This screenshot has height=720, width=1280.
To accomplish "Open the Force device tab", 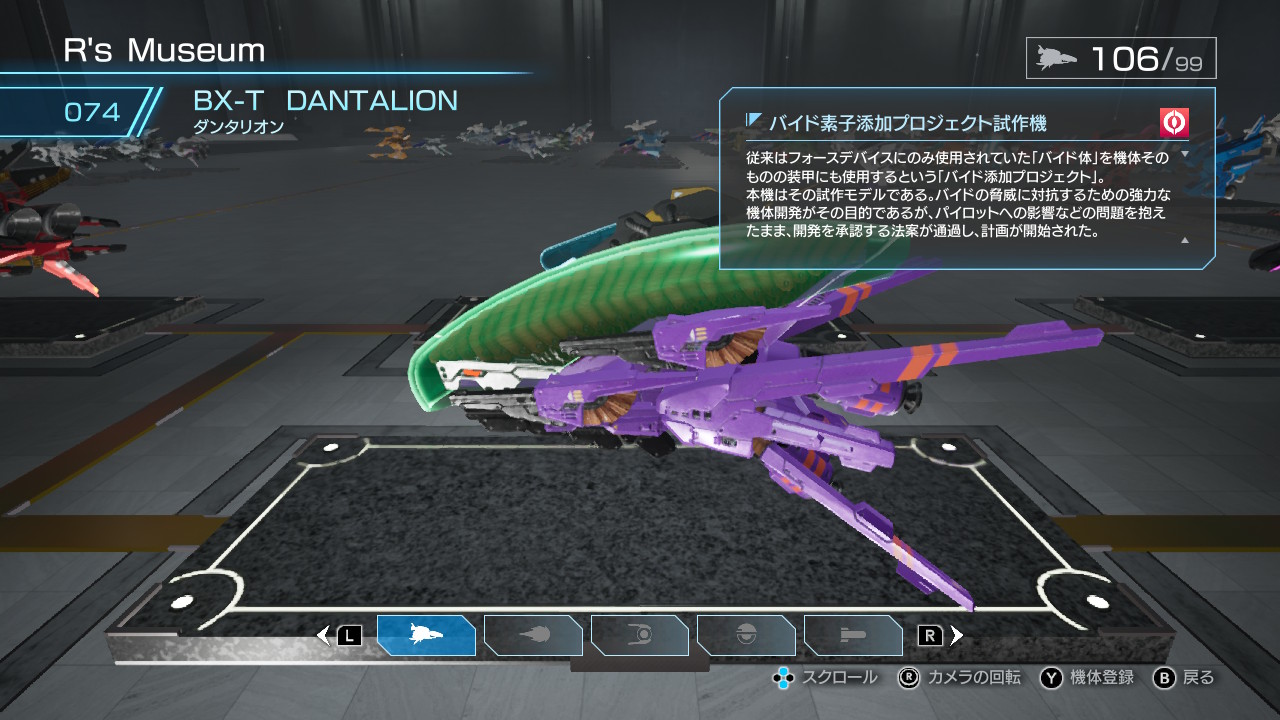I will [x=640, y=635].
